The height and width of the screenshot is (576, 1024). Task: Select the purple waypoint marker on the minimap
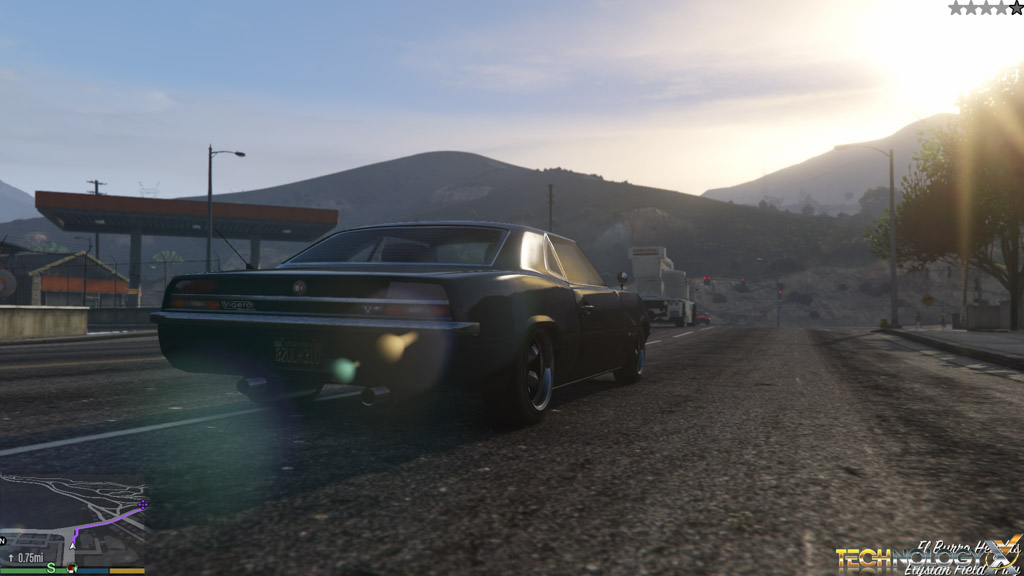[x=143, y=504]
